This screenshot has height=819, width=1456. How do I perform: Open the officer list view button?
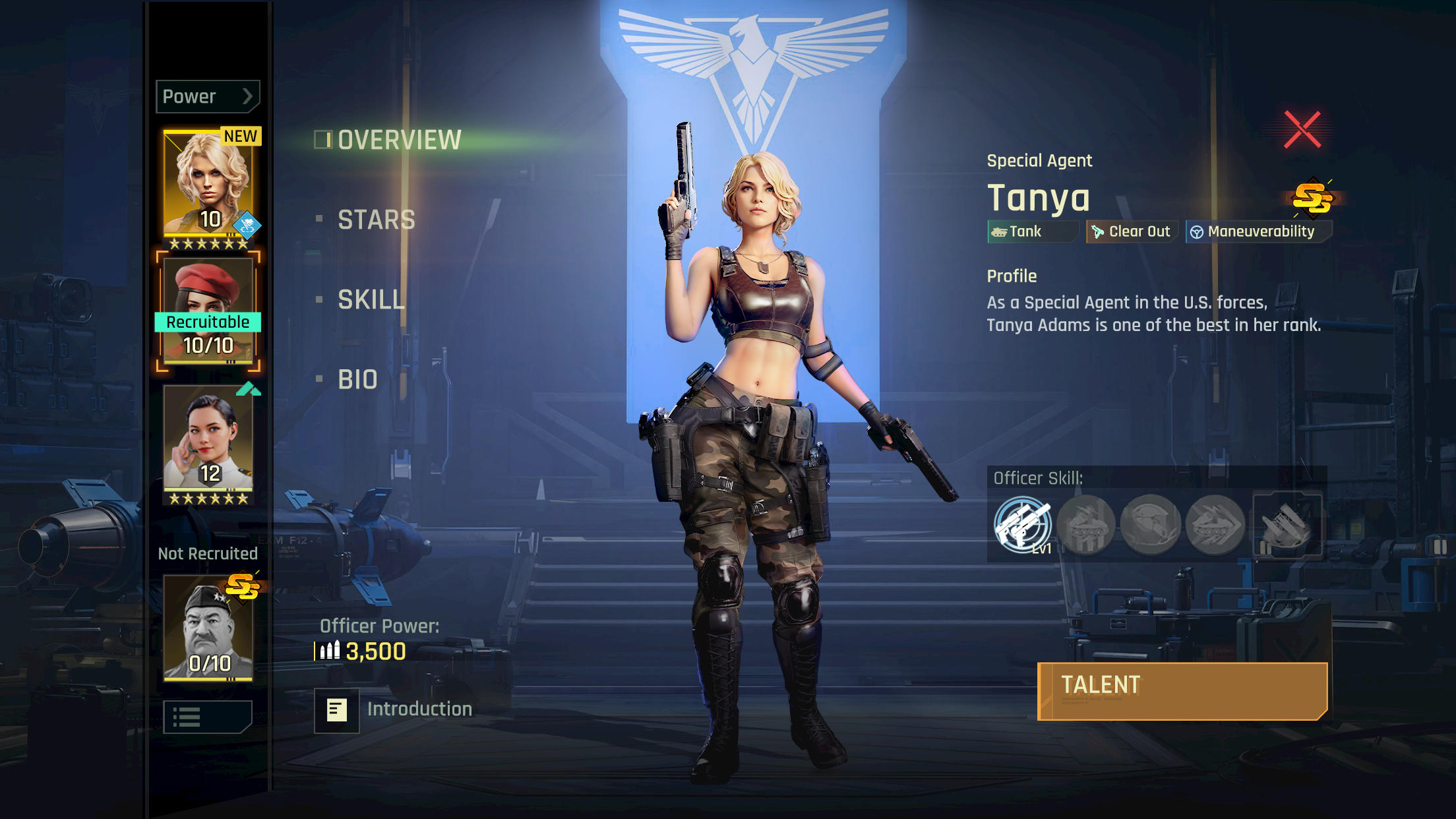click(208, 717)
